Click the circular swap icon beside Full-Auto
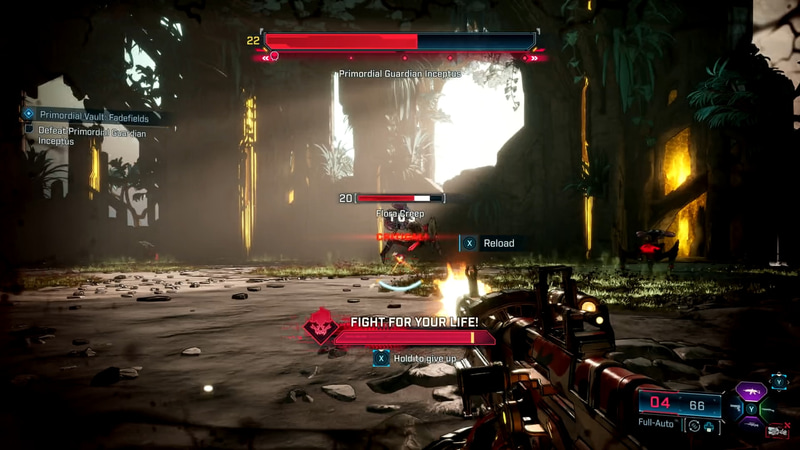Image resolution: width=800 pixels, height=450 pixels. 693,425
